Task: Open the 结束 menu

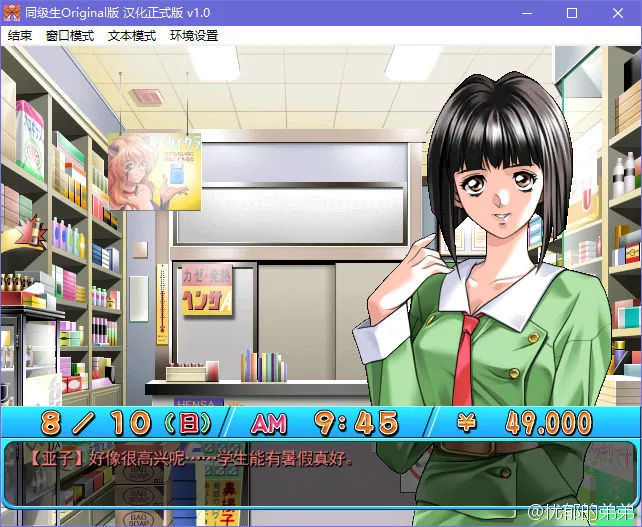Action: click(20, 36)
